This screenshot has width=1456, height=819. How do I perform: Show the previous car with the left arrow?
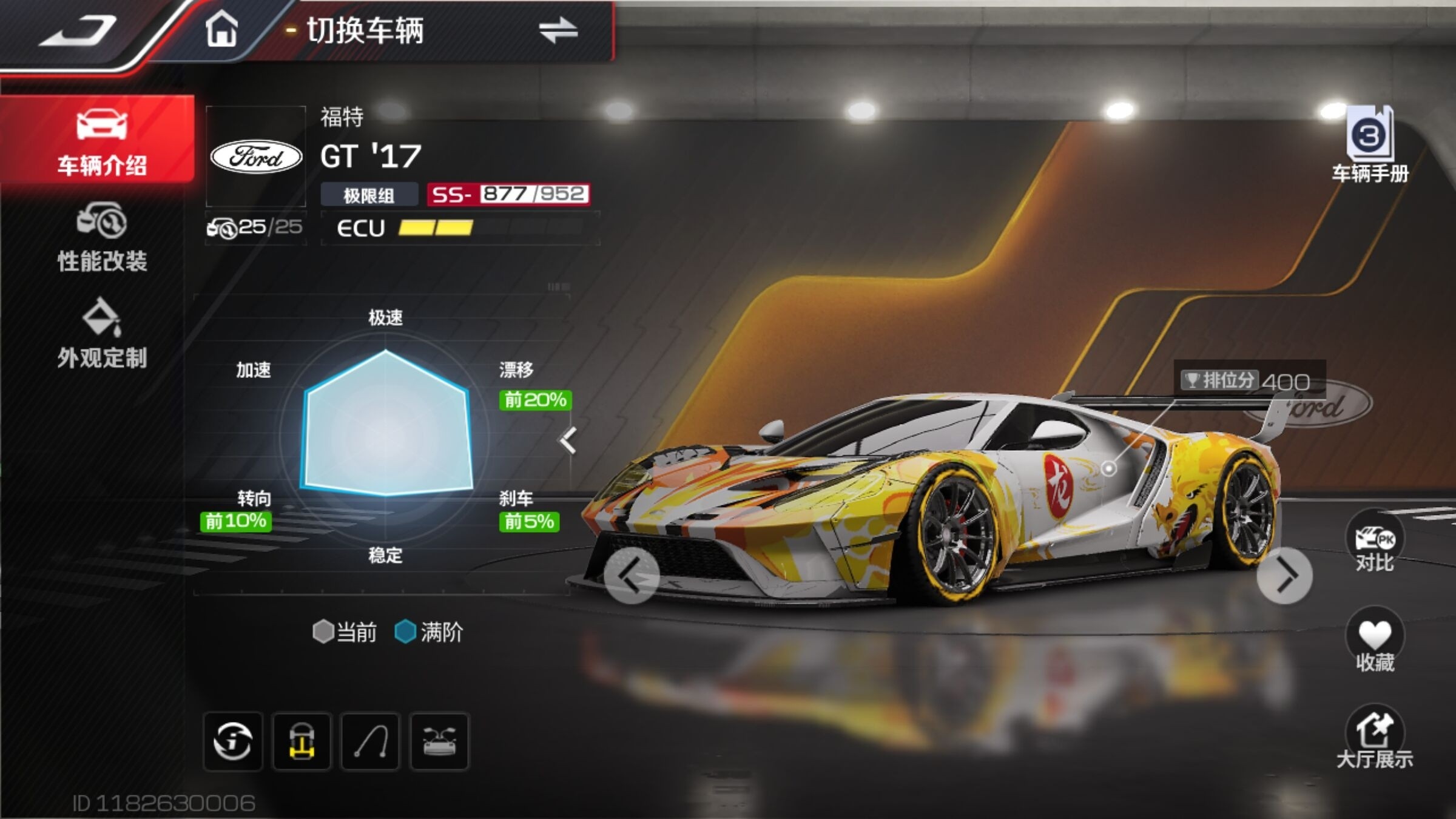[x=631, y=575]
